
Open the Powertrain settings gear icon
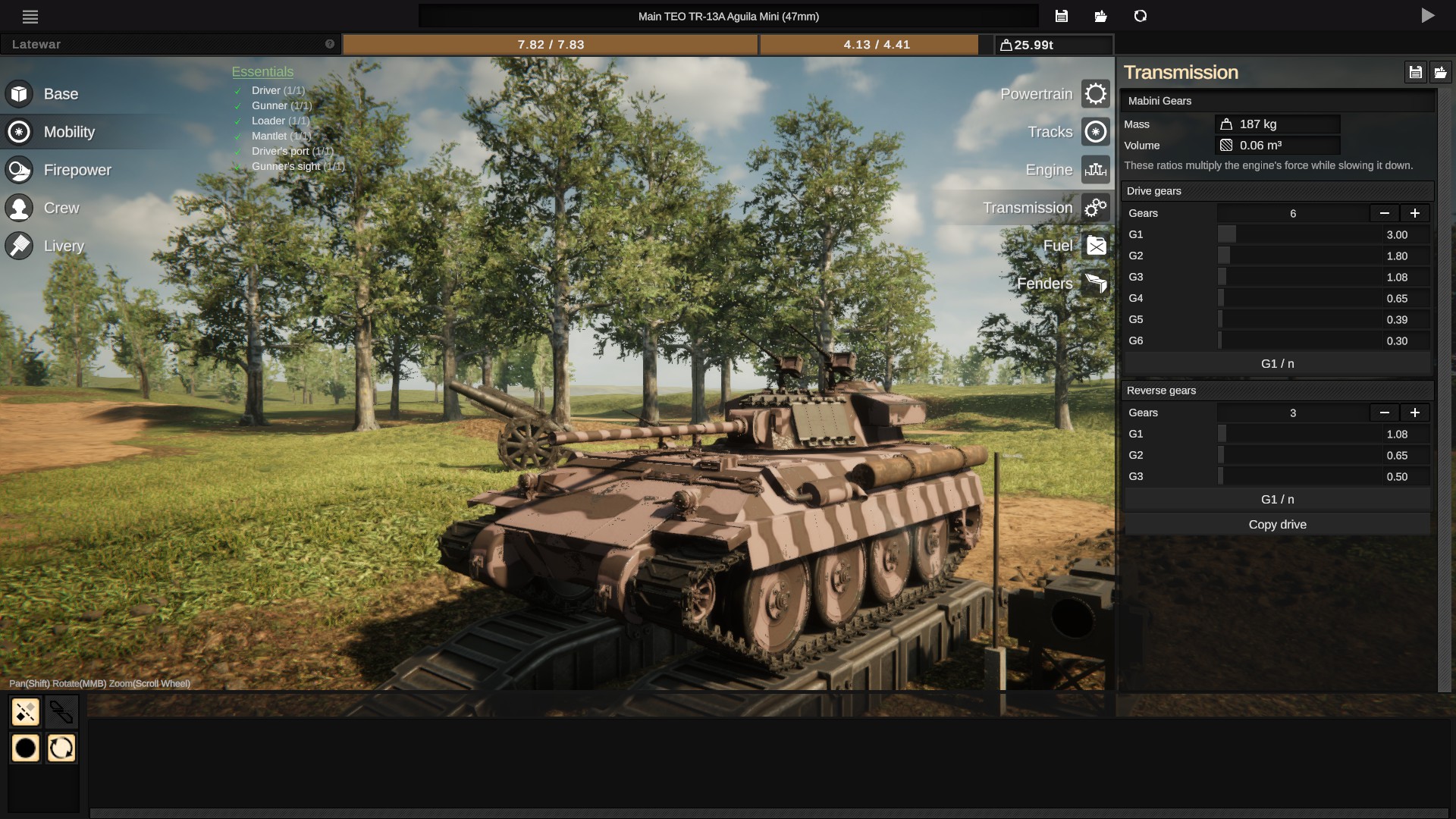[1095, 93]
